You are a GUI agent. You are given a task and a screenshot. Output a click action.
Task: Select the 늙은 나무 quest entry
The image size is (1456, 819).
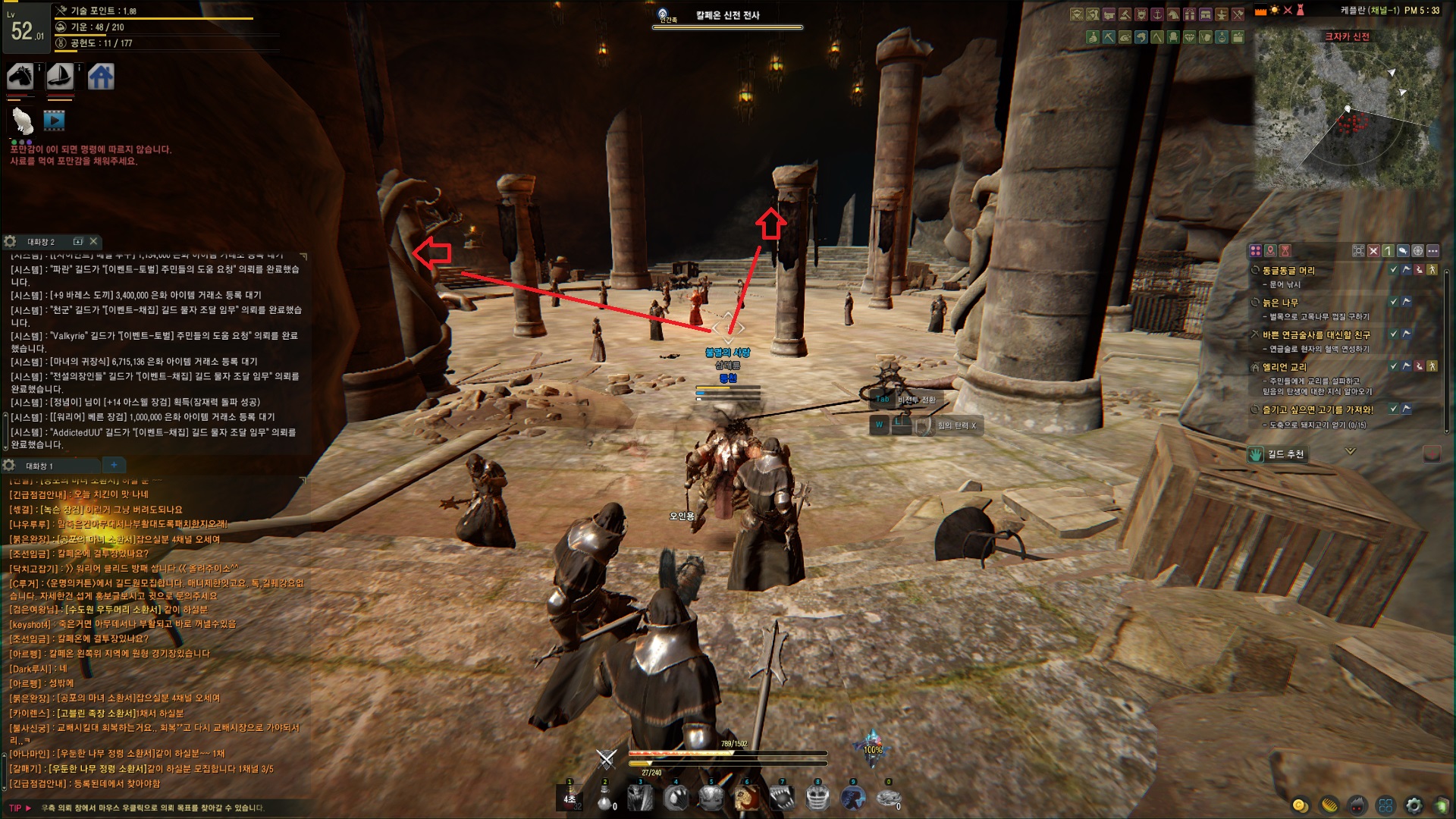tap(1280, 303)
